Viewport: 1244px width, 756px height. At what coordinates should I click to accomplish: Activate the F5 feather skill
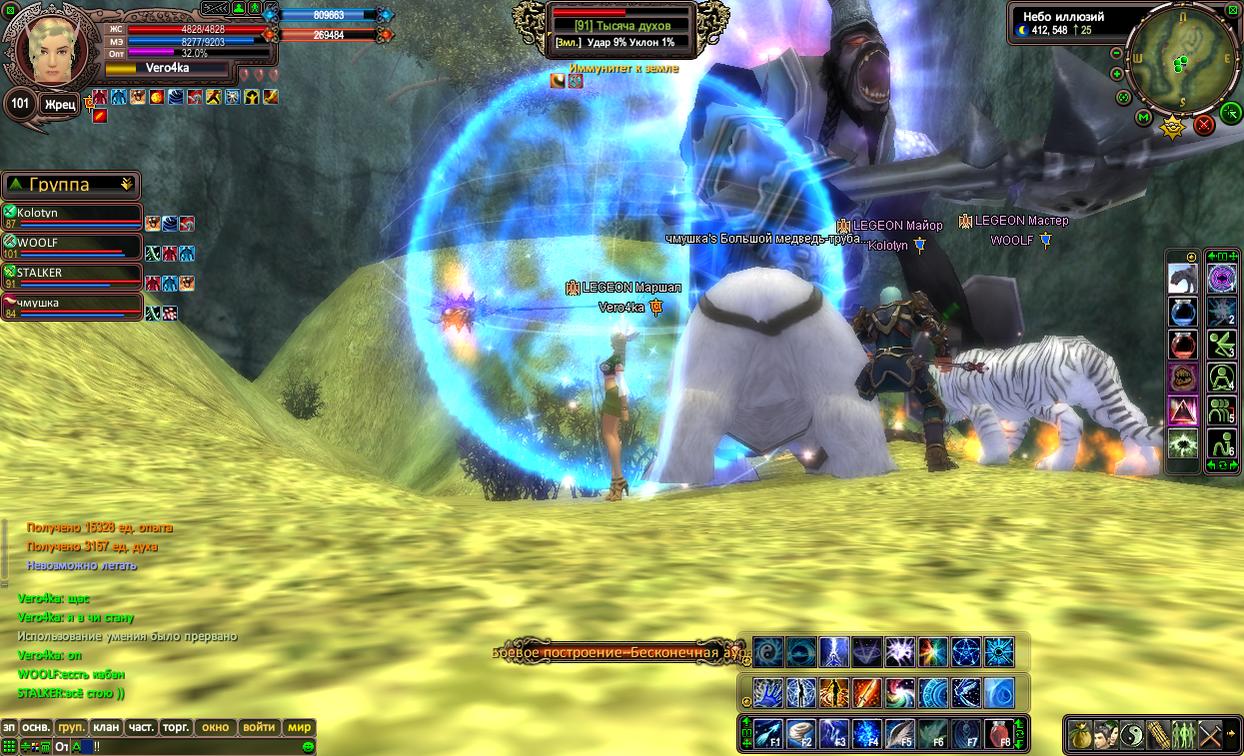coord(899,732)
